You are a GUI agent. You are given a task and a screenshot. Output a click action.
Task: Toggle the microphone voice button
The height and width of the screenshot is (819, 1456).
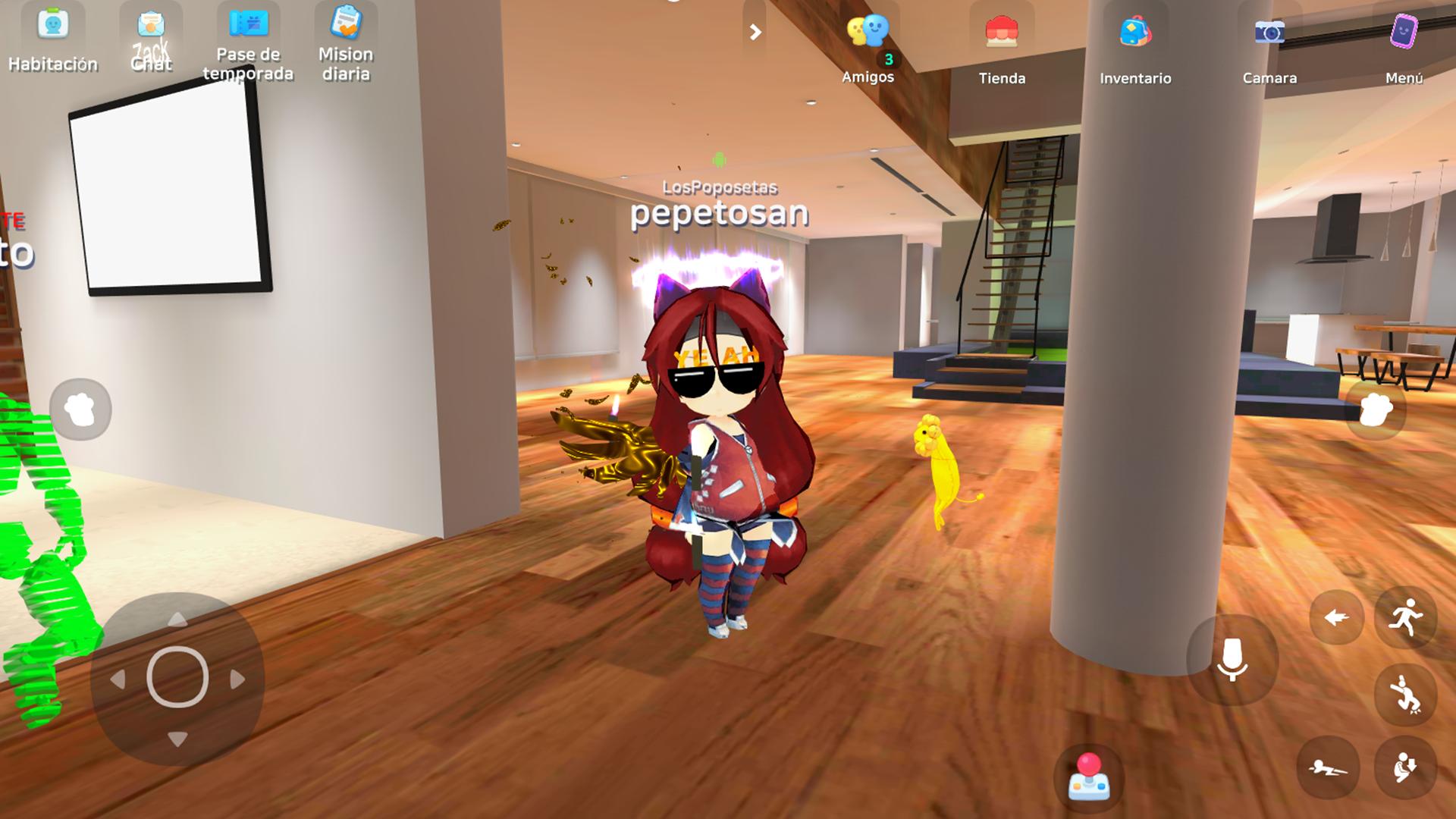(1232, 659)
